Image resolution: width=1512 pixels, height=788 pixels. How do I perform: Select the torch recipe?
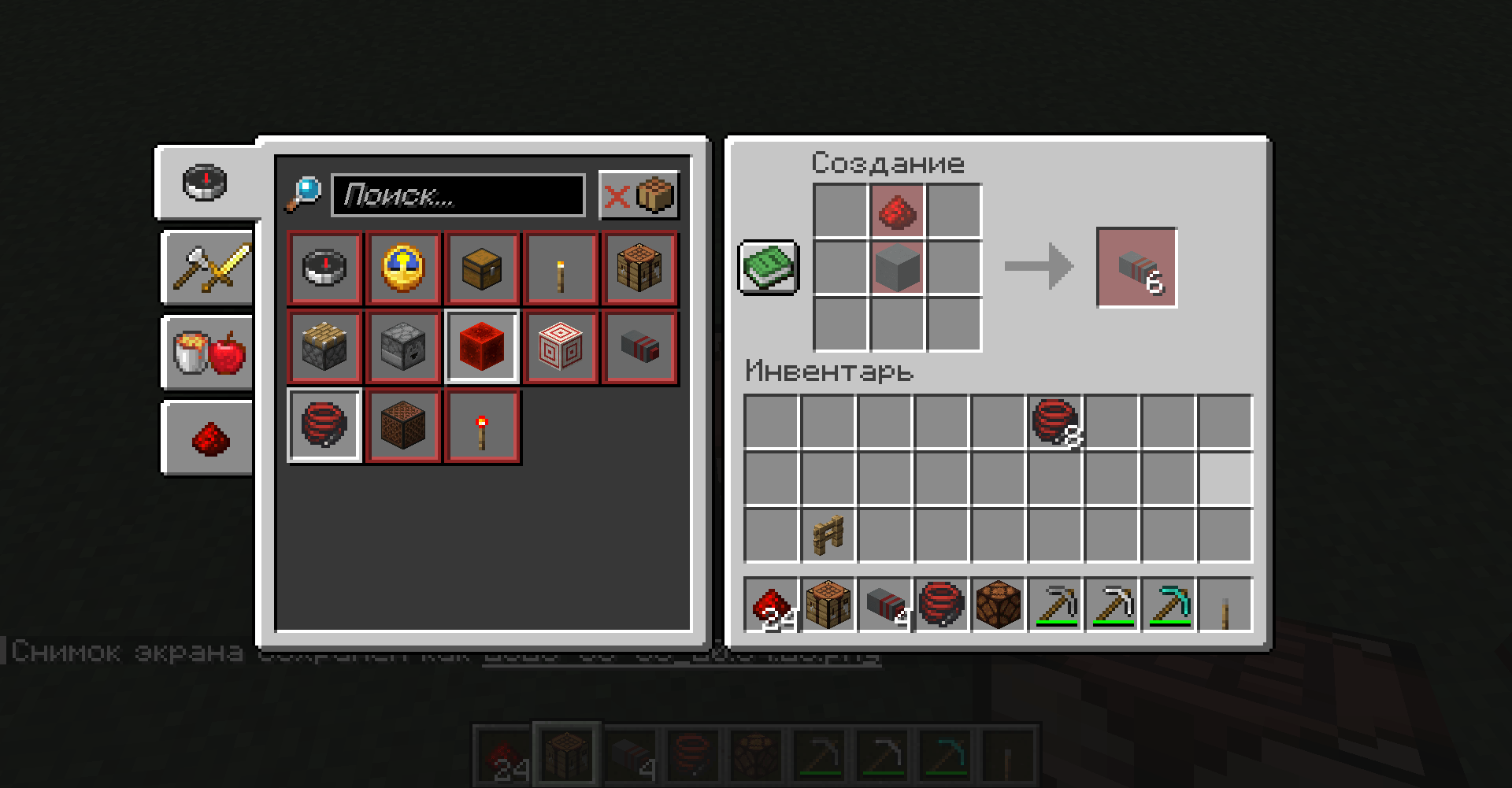pos(561,268)
